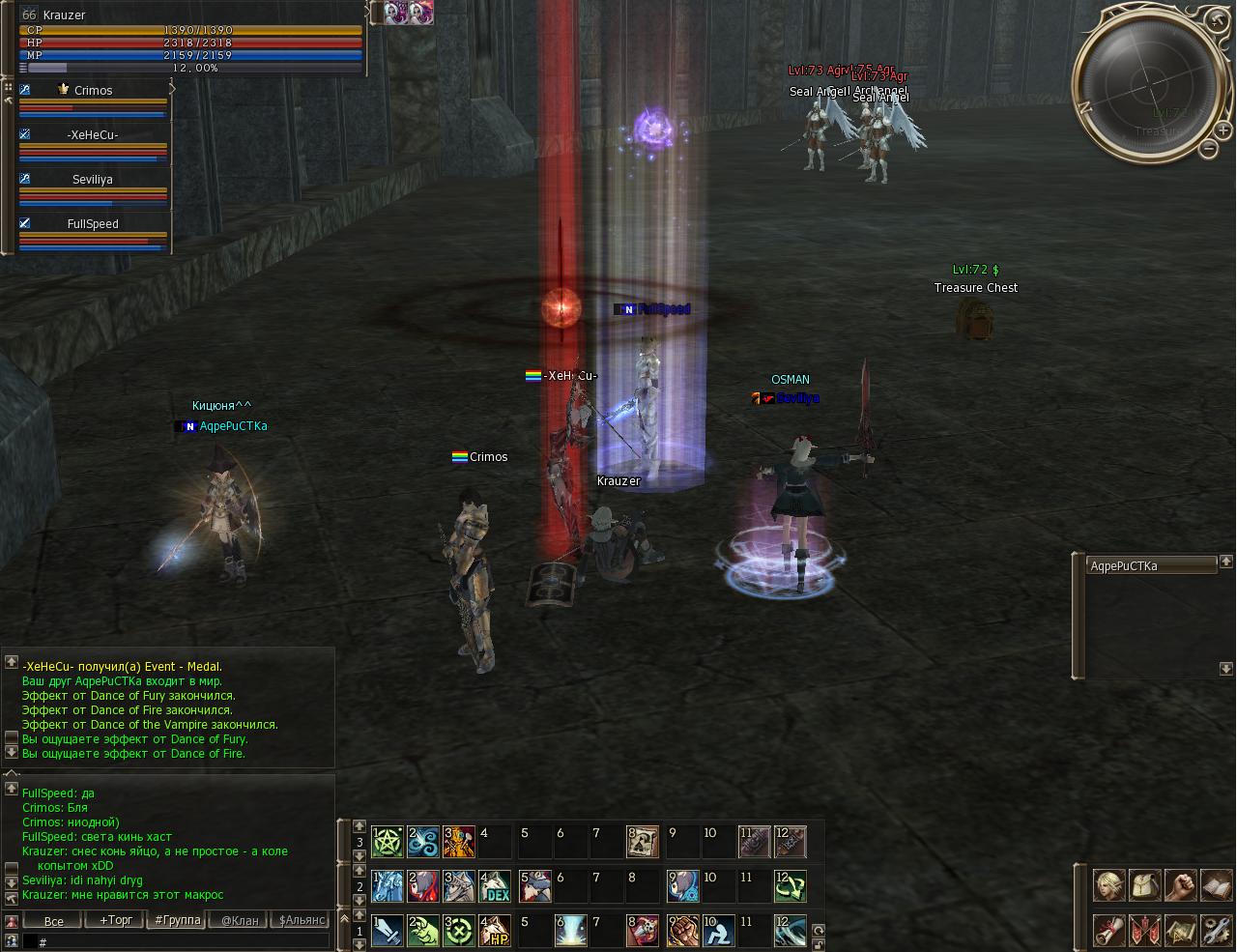This screenshot has height=952, width=1237.
Task: Activate the sit-down action icon on hotbar
Action: click(x=717, y=931)
